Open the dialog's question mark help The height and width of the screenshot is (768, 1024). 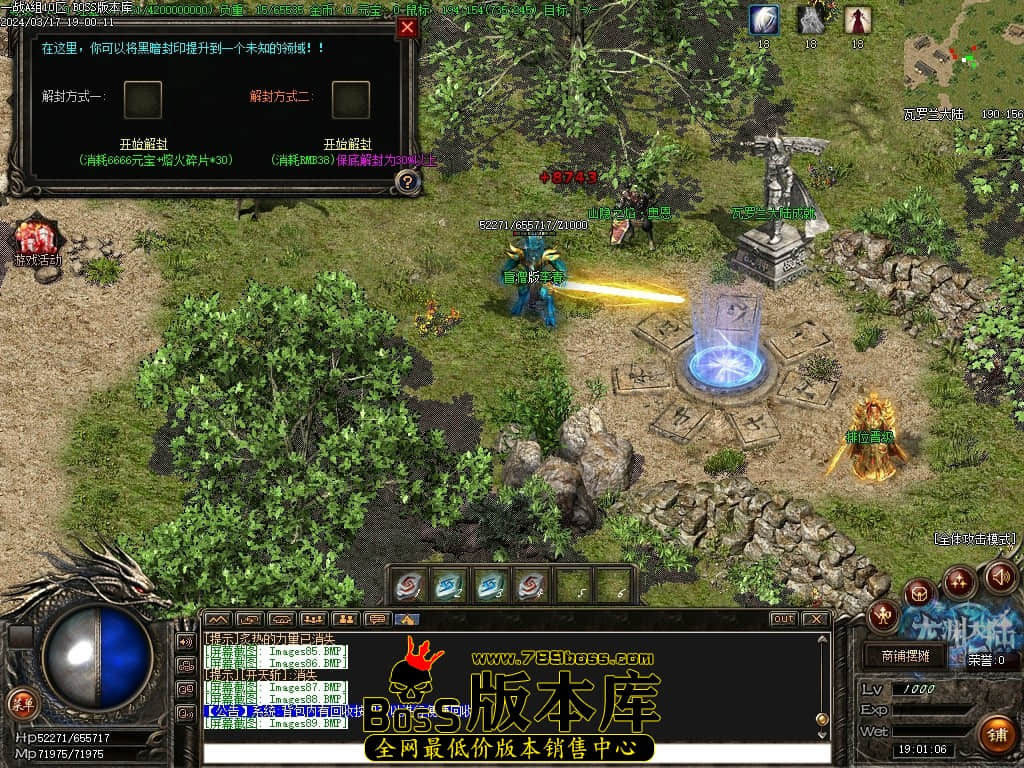point(407,182)
